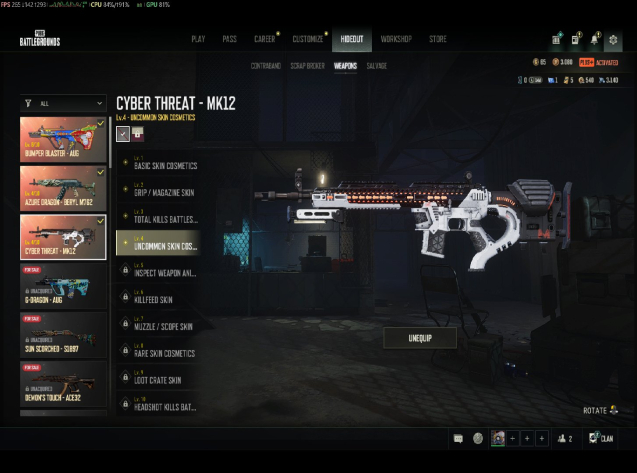
Task: Choose the Killfeed Skin level row
Action: tap(157, 299)
